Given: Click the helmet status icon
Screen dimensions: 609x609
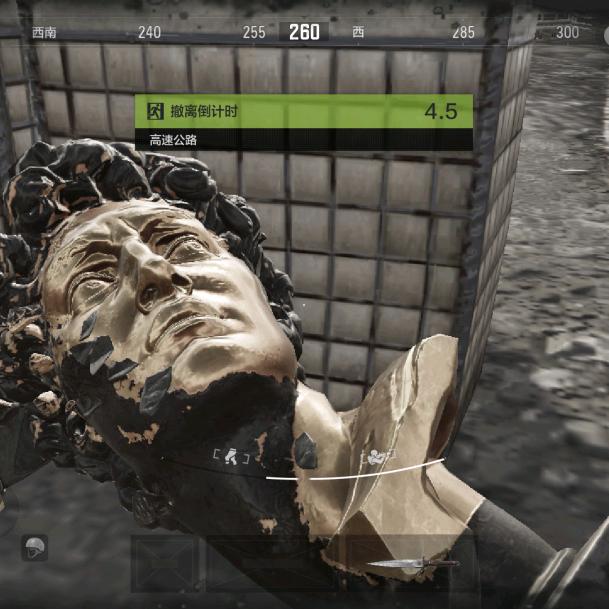Looking at the screenshot, I should pos(34,547).
